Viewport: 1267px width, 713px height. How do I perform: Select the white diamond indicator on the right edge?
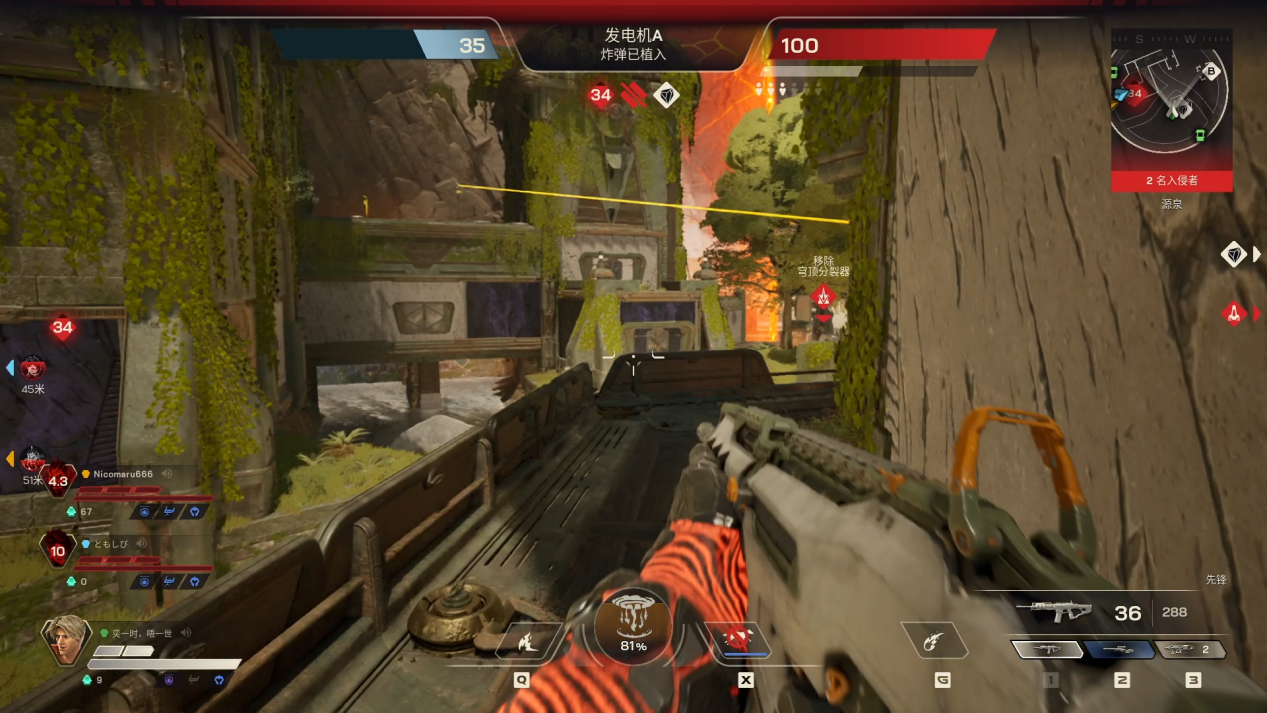coord(1233,254)
